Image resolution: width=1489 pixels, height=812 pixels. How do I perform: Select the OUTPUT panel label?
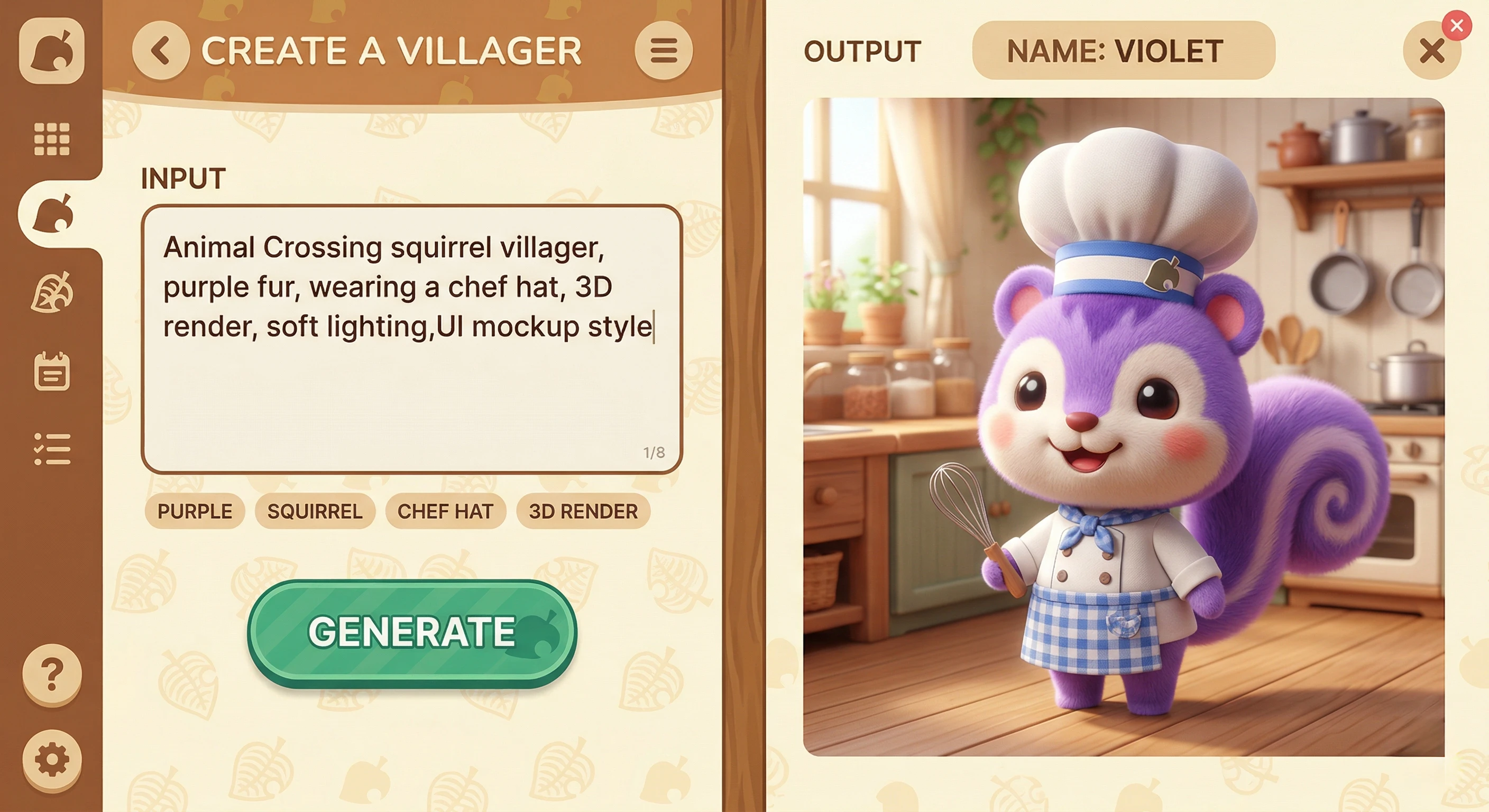point(863,52)
